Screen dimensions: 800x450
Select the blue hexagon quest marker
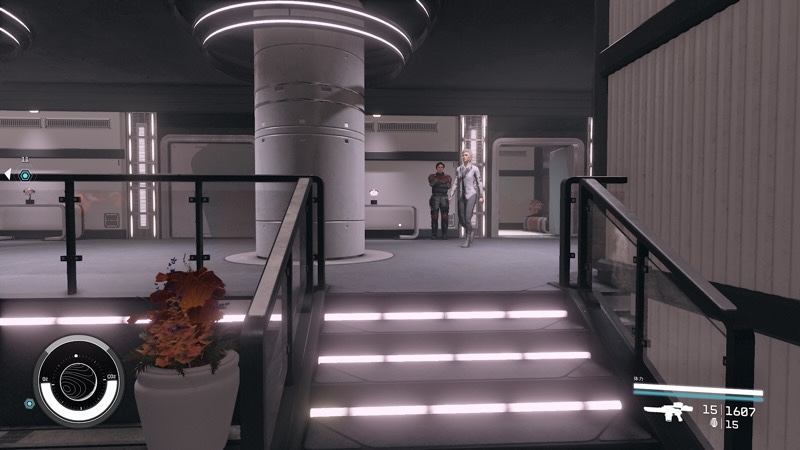(x=25, y=175)
